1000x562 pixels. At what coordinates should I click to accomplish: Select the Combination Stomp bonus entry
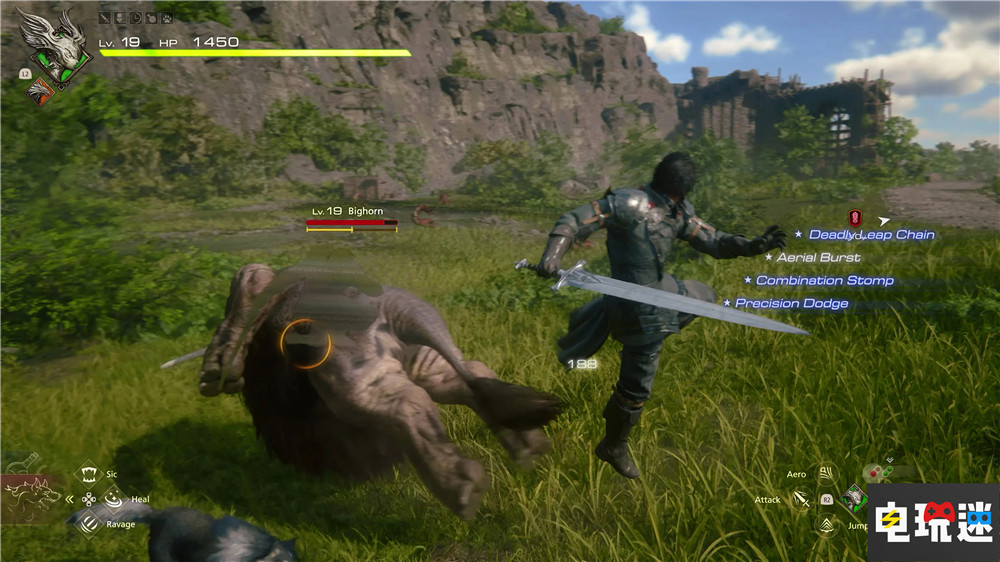pyautogui.click(x=824, y=281)
